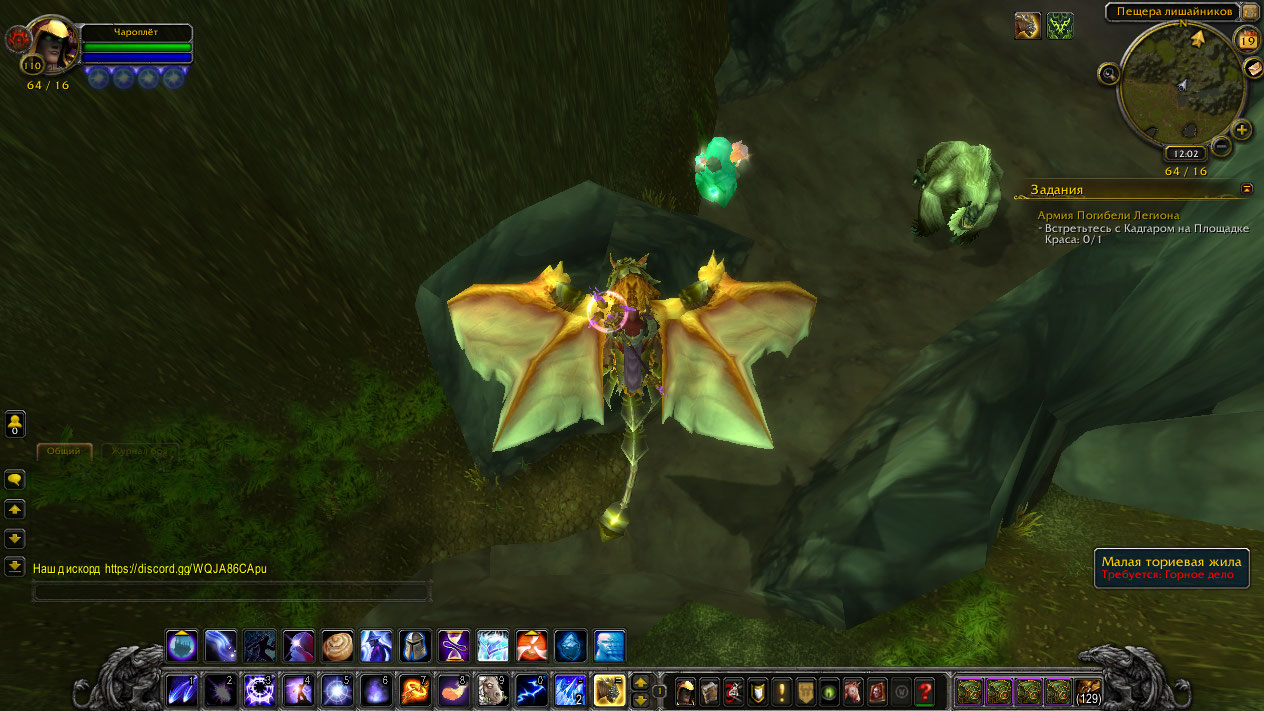Cast the sheep polymorph spell in slot 9

coord(491,690)
